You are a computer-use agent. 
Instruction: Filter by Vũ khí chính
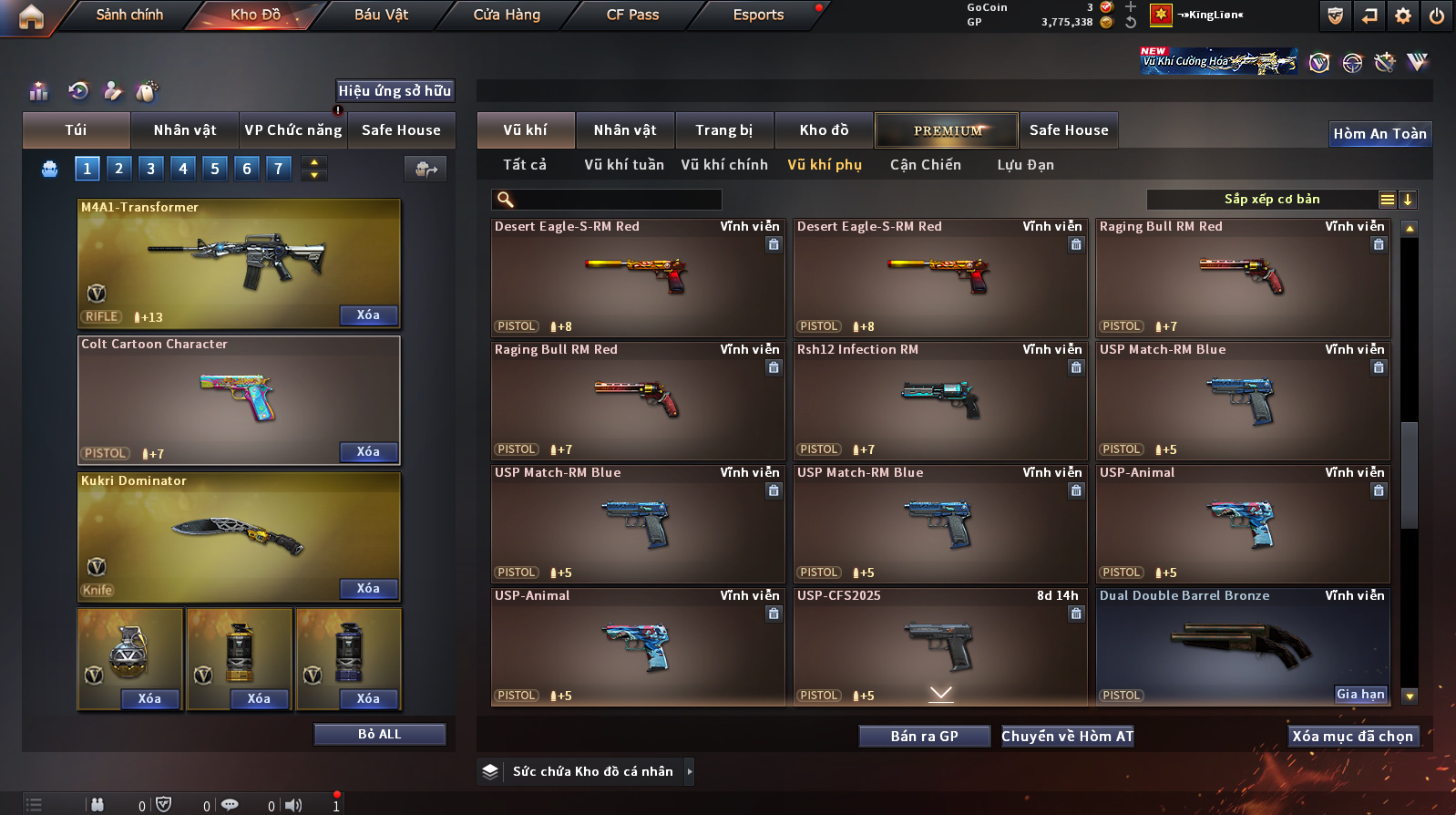coord(724,165)
